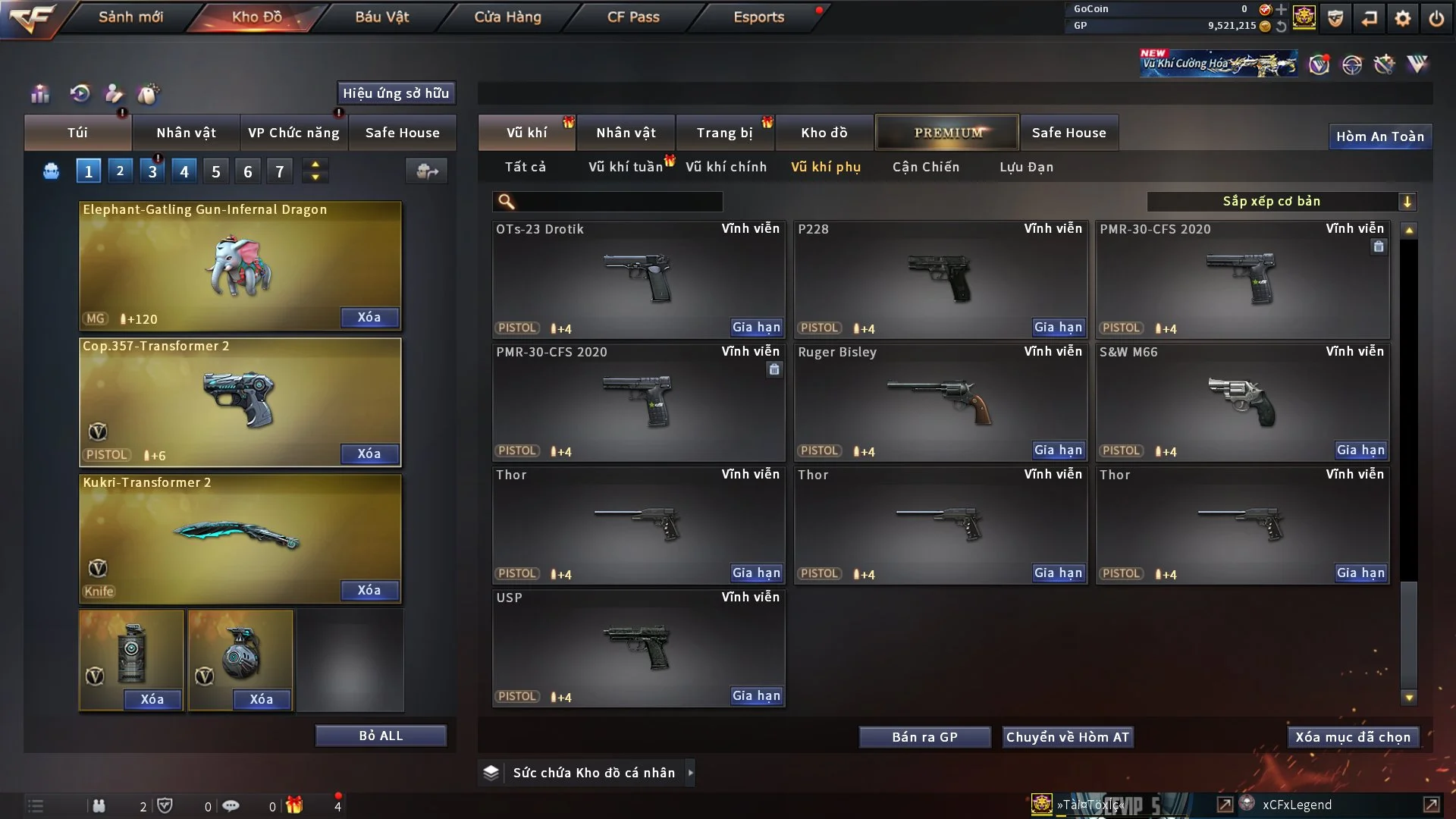This screenshot has height=819, width=1456.
Task: Click Bán ra GP to sell
Action: coord(924,737)
